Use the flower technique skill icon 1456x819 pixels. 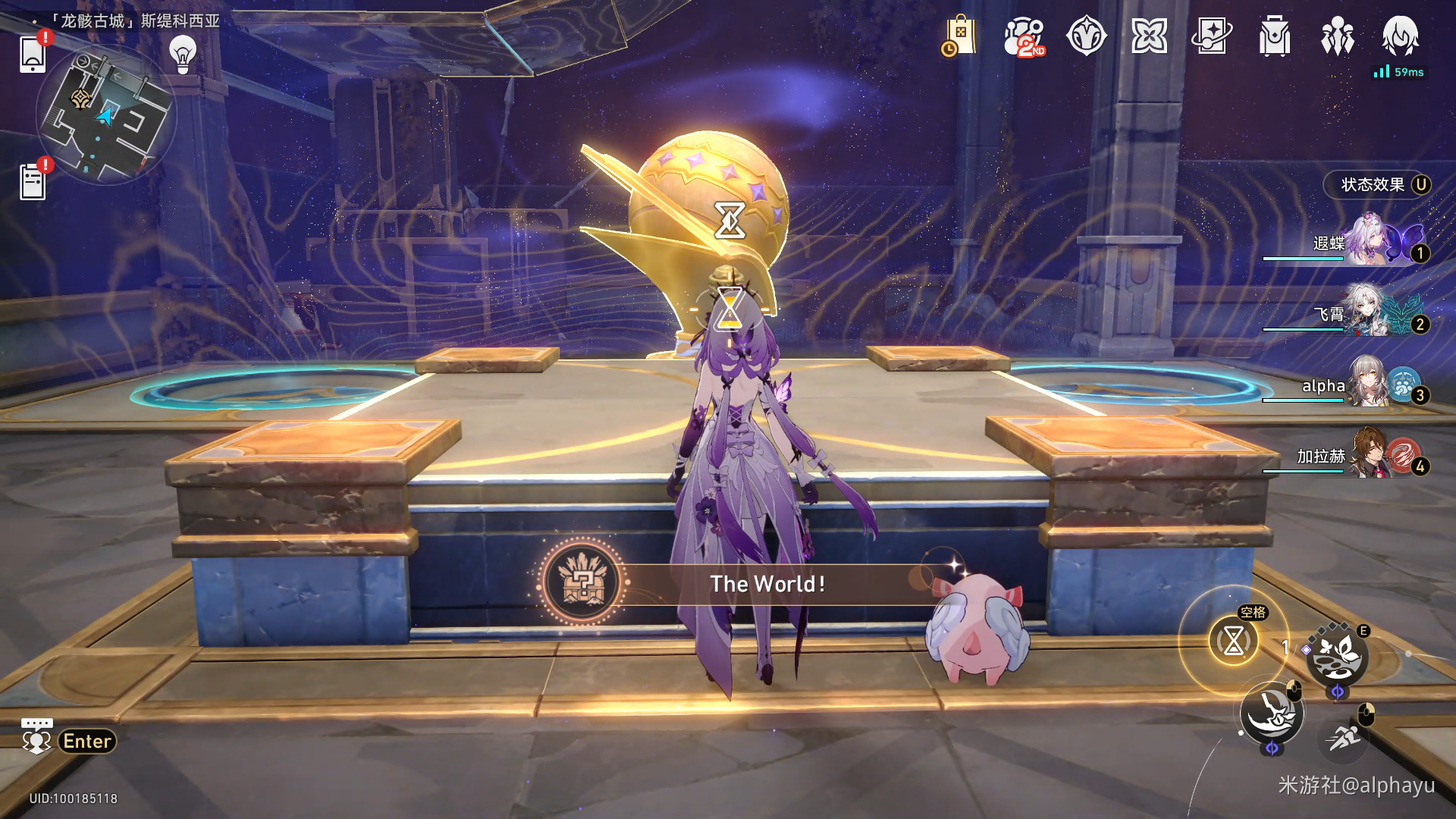1336,656
